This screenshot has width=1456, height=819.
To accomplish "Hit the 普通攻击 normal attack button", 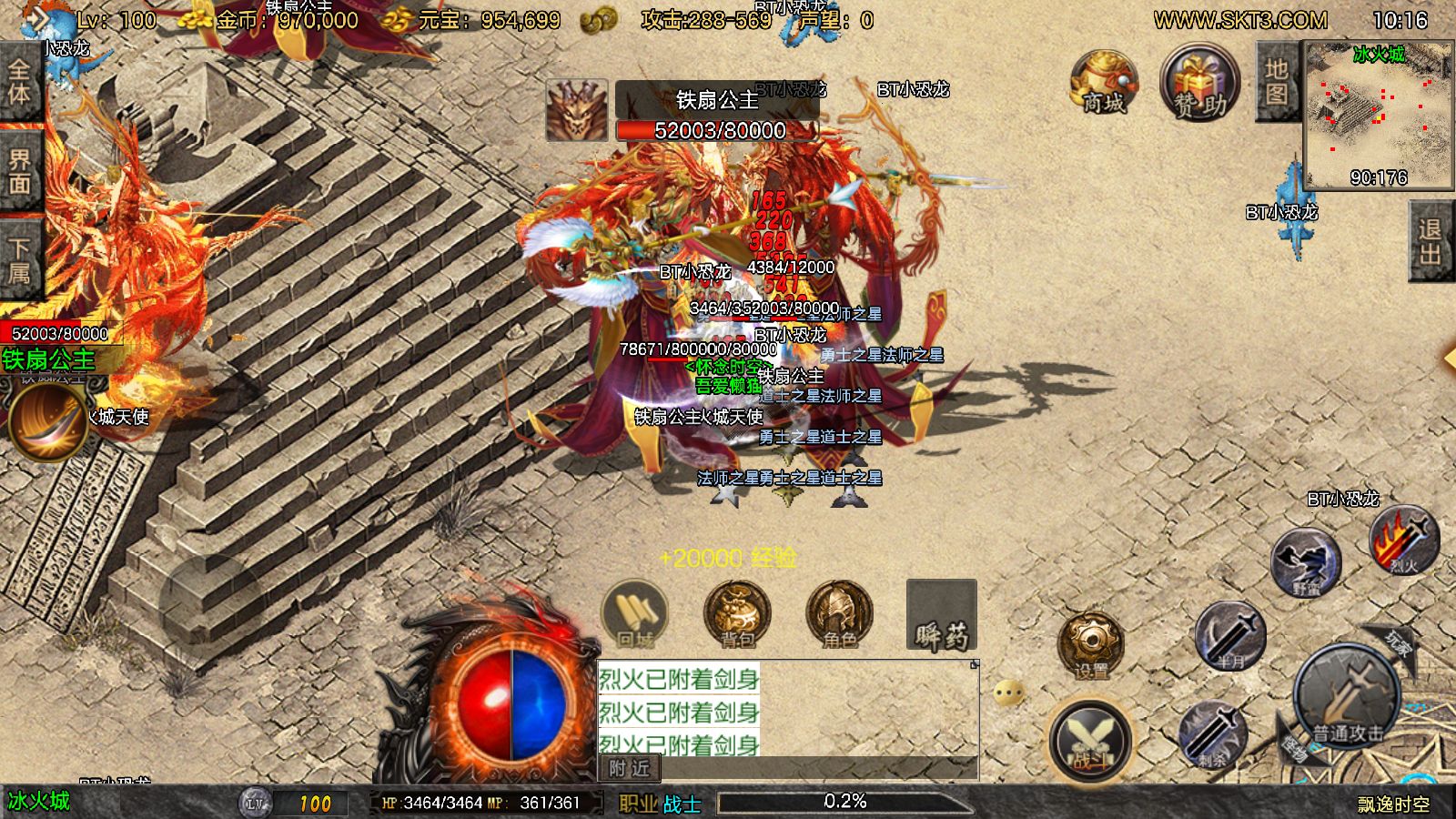I will [1346, 699].
